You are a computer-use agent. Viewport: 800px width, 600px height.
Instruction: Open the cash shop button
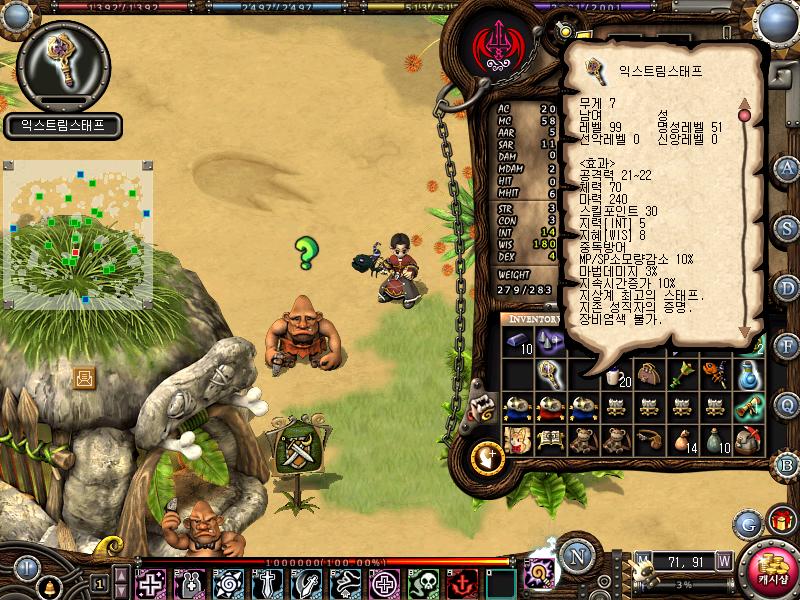(772, 568)
